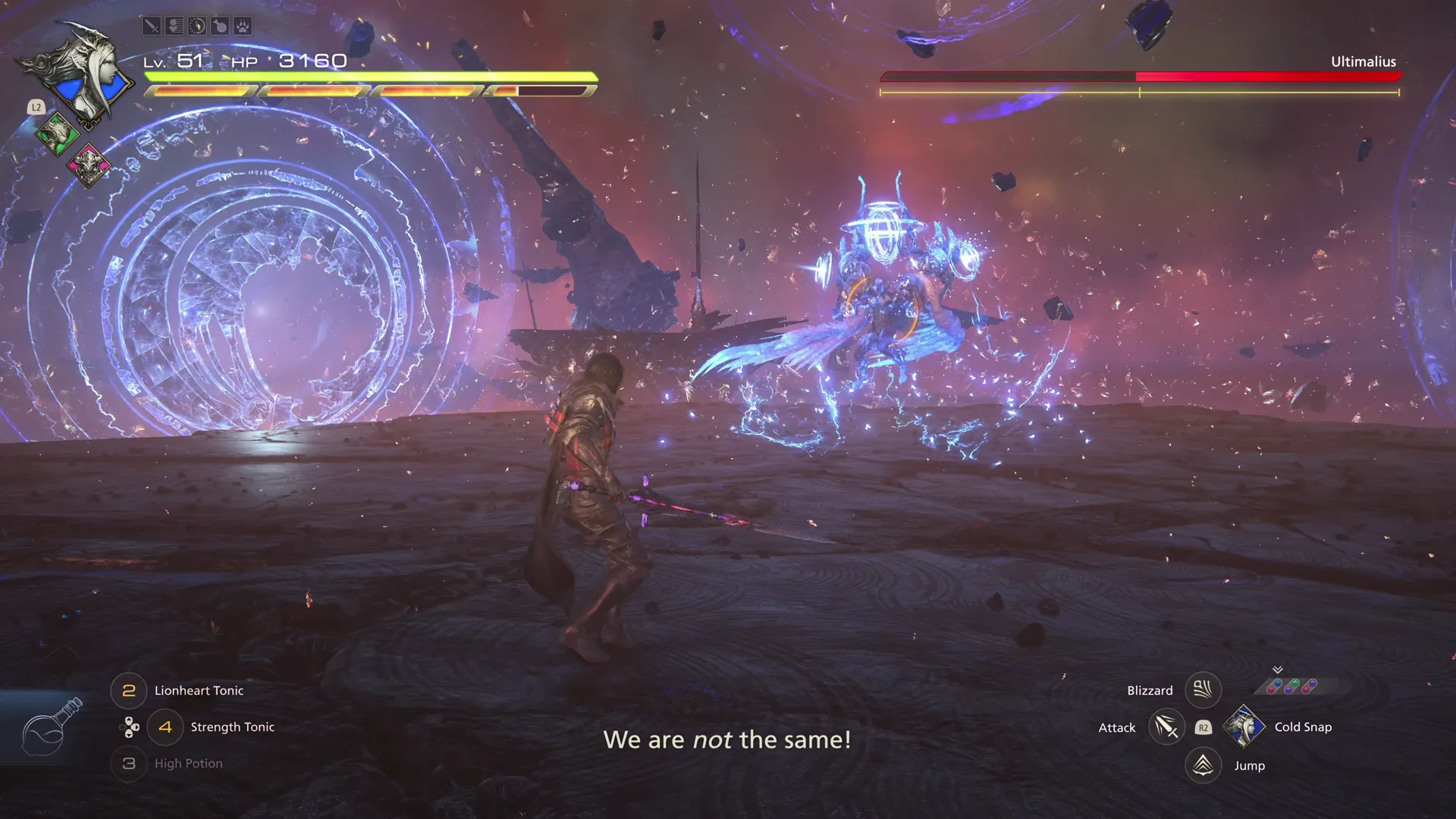Image resolution: width=1456 pixels, height=819 pixels.
Task: Open the party status icon in the top bar
Action: coord(174,26)
